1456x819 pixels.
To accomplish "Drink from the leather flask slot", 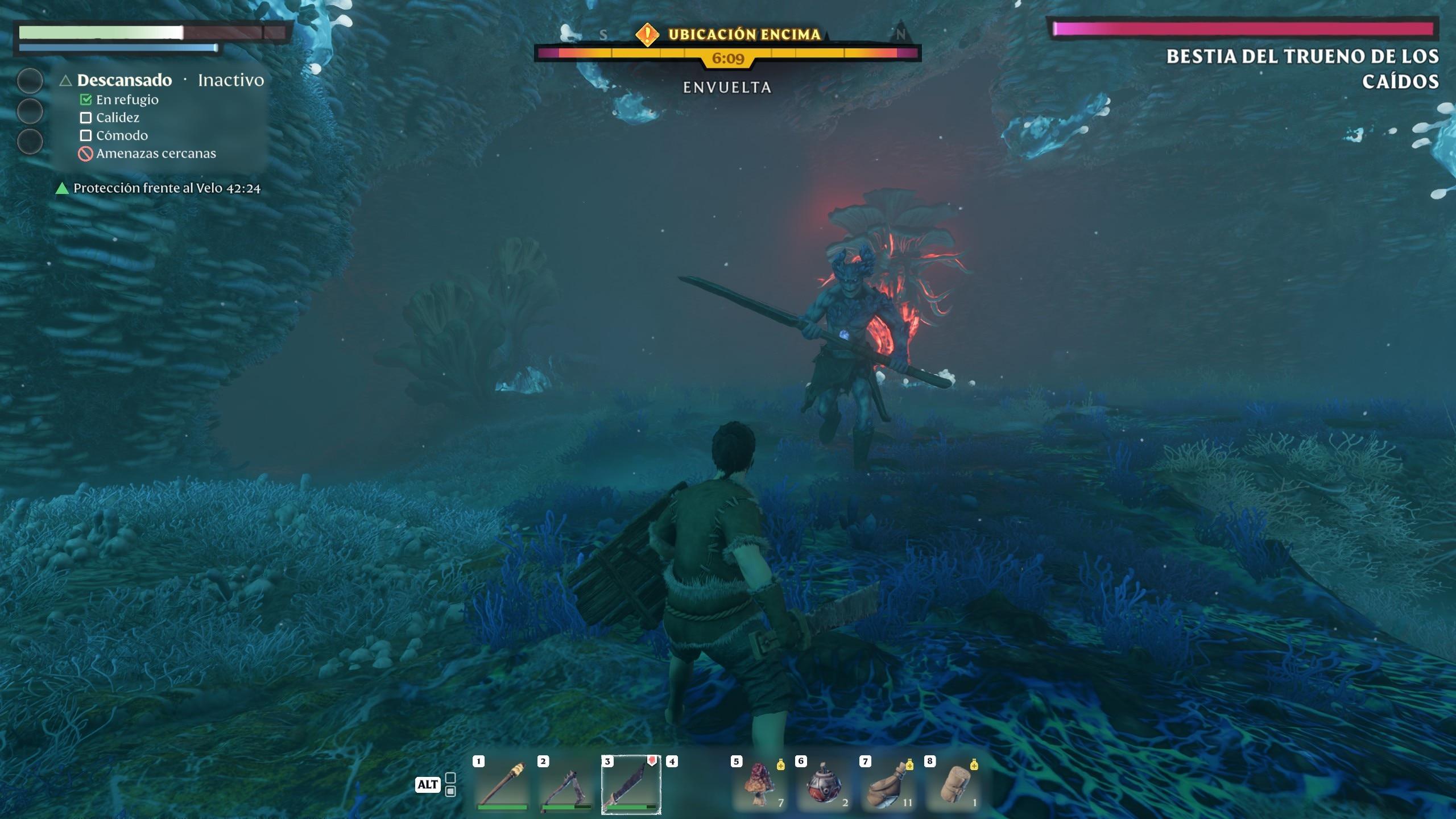I will click(x=888, y=785).
